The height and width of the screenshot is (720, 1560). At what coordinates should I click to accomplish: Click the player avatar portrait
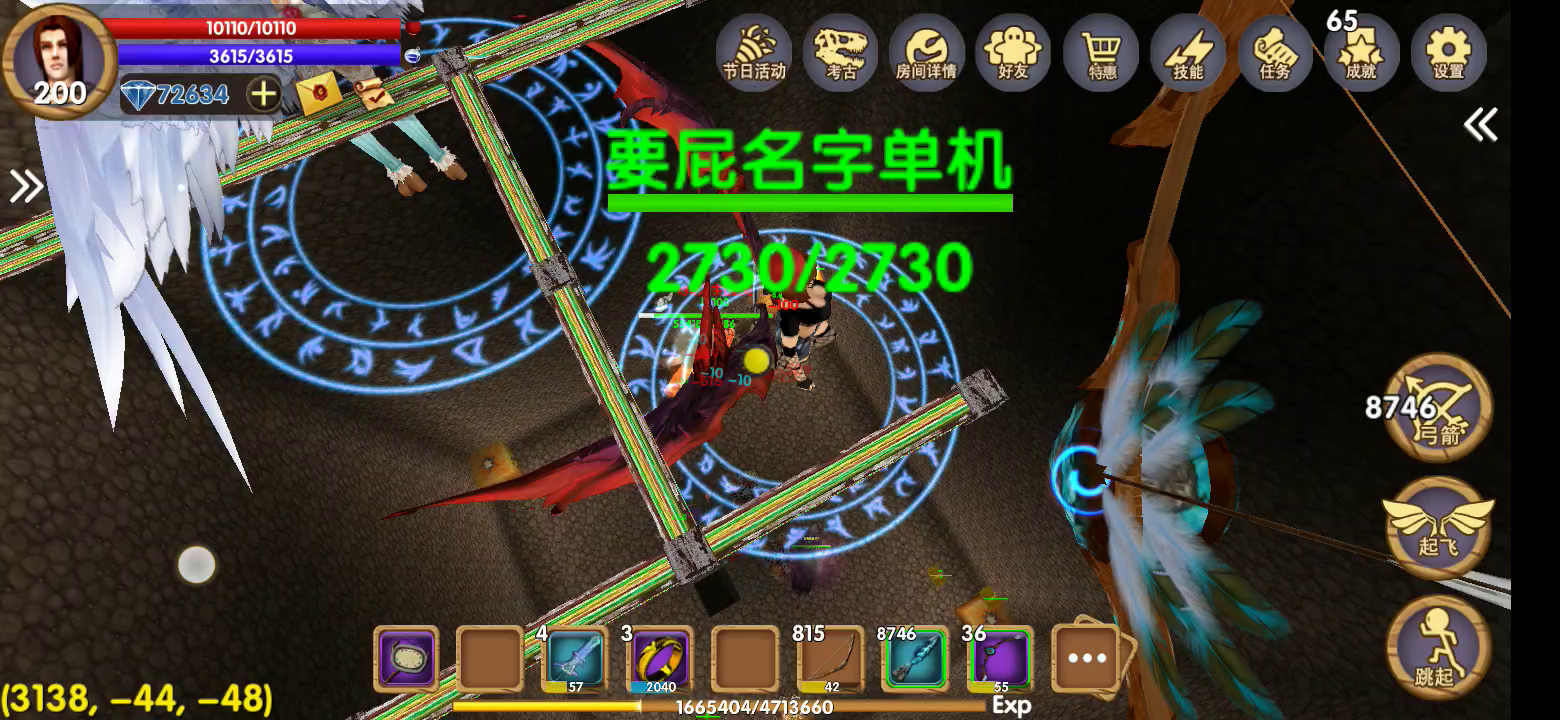coord(57,57)
